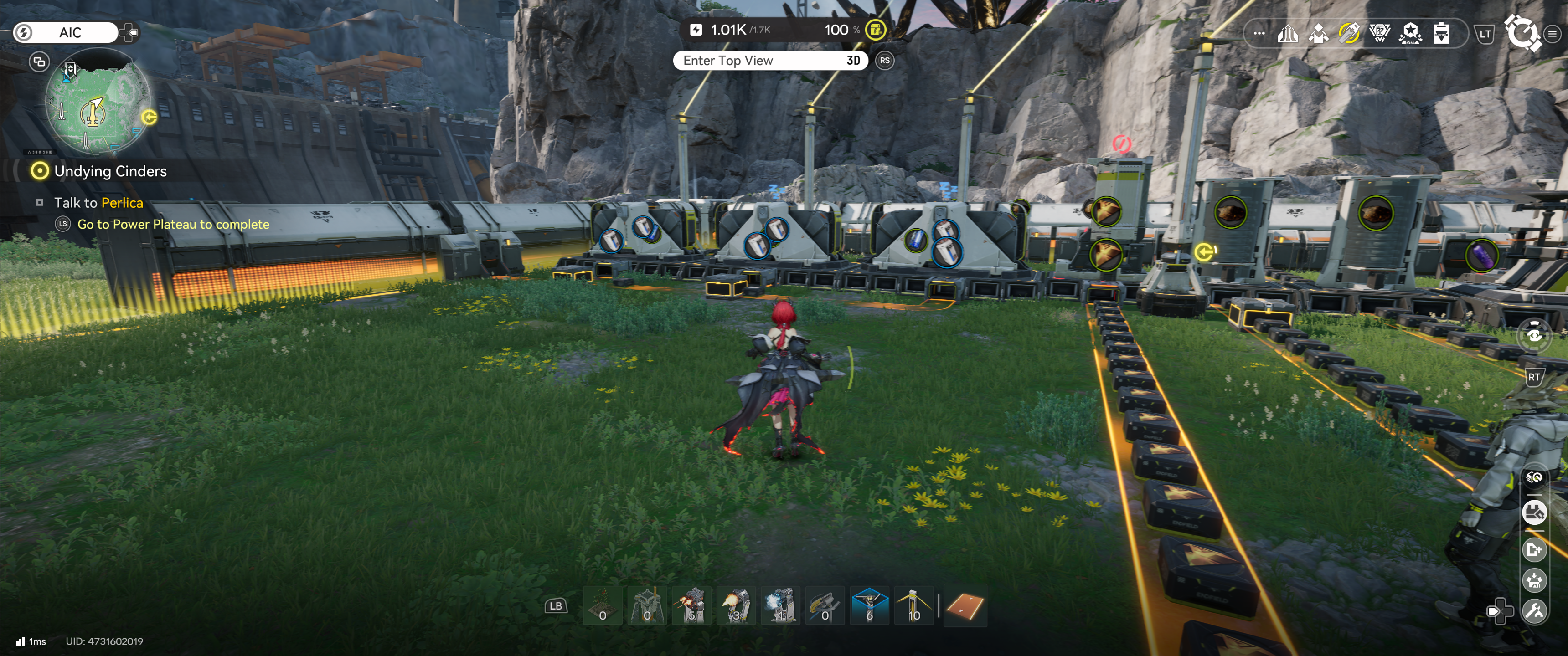Screen dimensions: 1568x656
Task: Select the yellow power pylon slot
Action: (x=913, y=605)
